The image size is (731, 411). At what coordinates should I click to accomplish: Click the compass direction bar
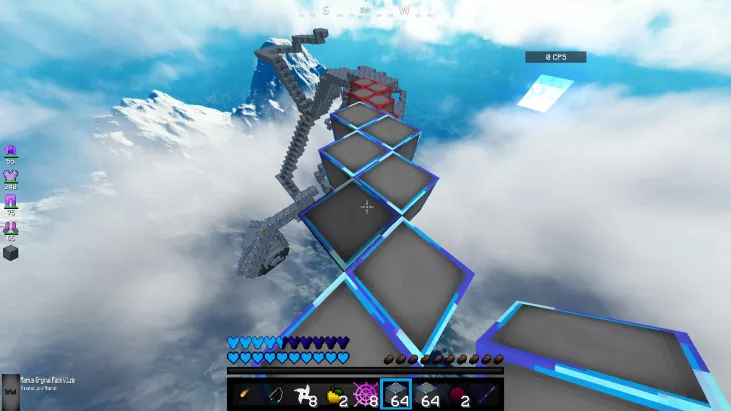click(x=365, y=10)
